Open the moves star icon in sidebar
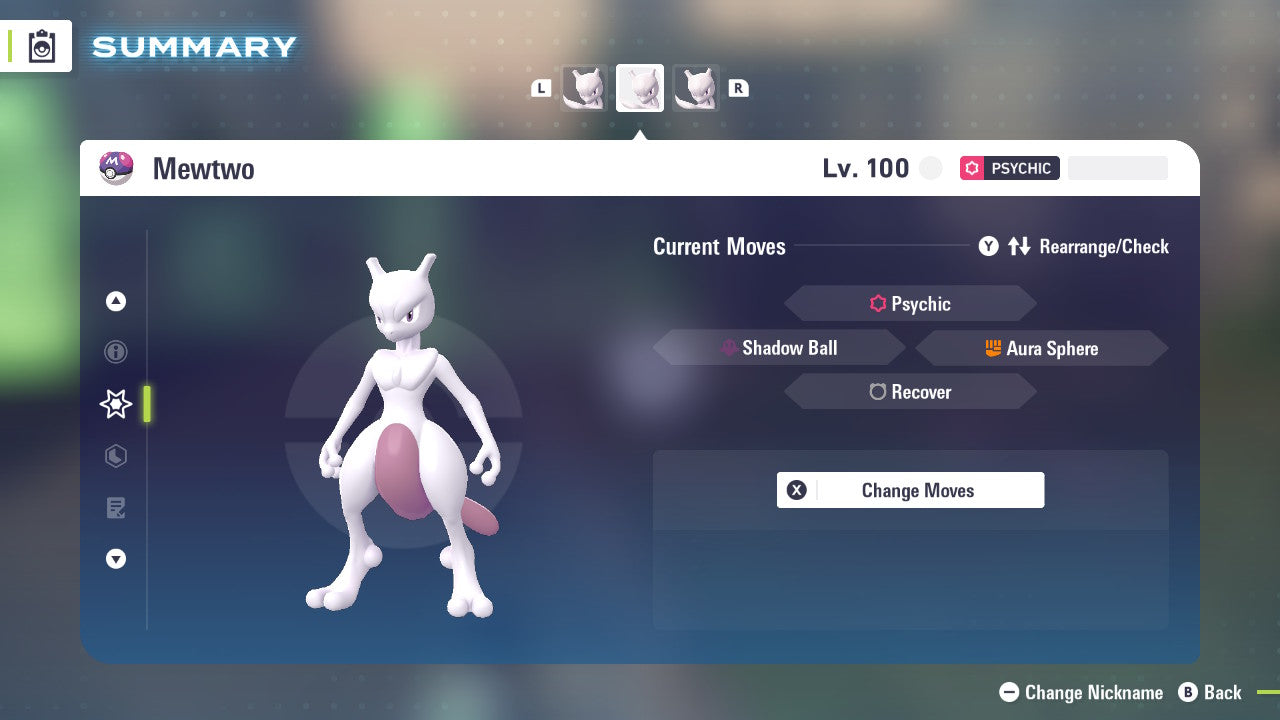The image size is (1280, 720). tap(116, 404)
